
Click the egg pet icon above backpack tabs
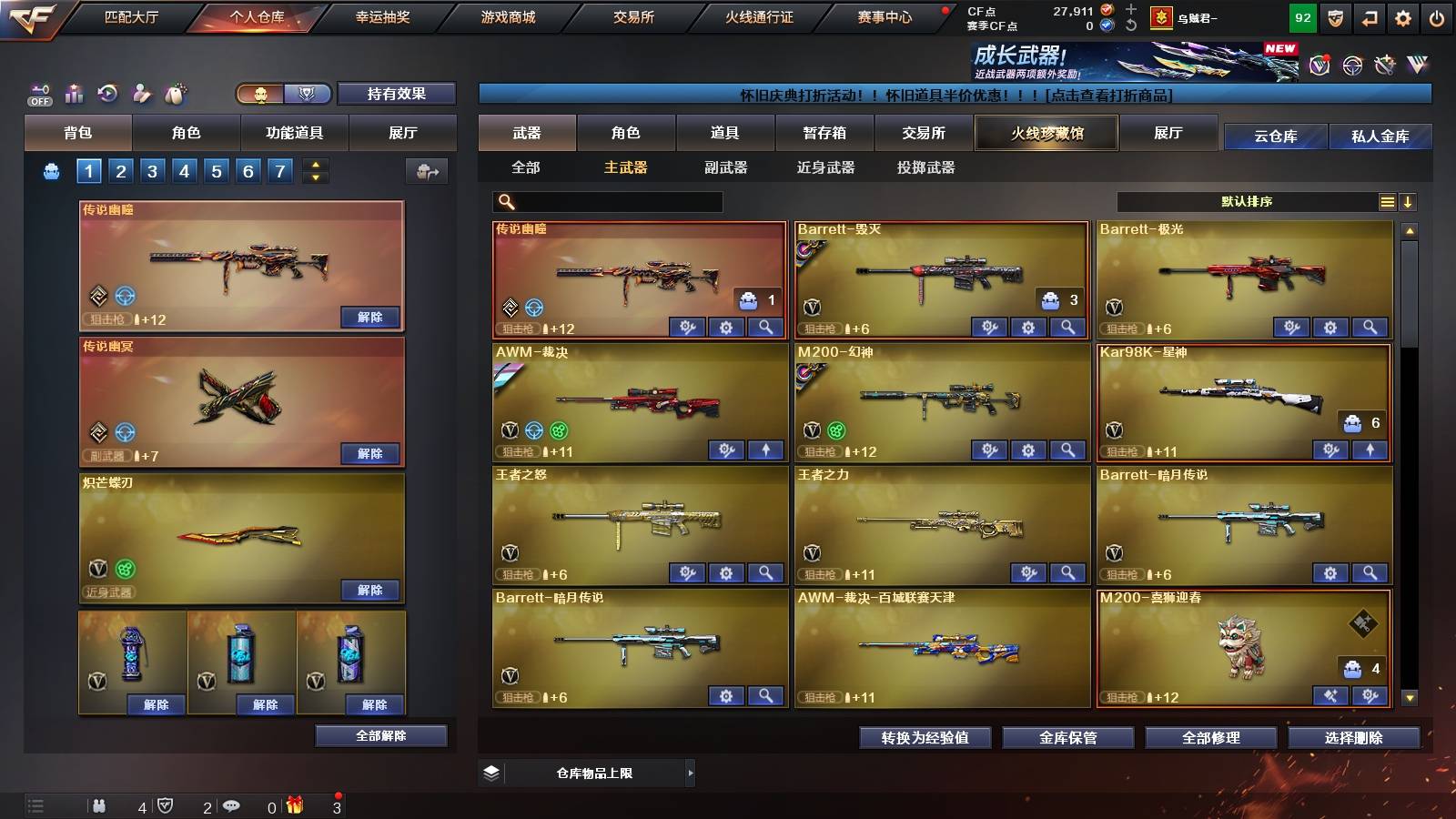coord(176,91)
